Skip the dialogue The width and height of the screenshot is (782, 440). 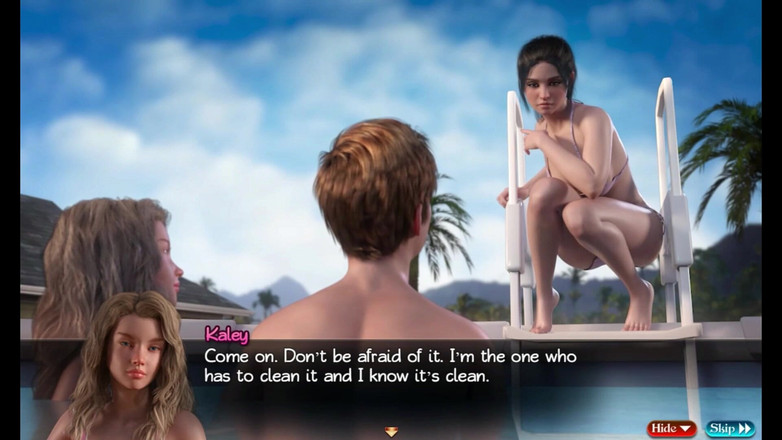click(730, 429)
